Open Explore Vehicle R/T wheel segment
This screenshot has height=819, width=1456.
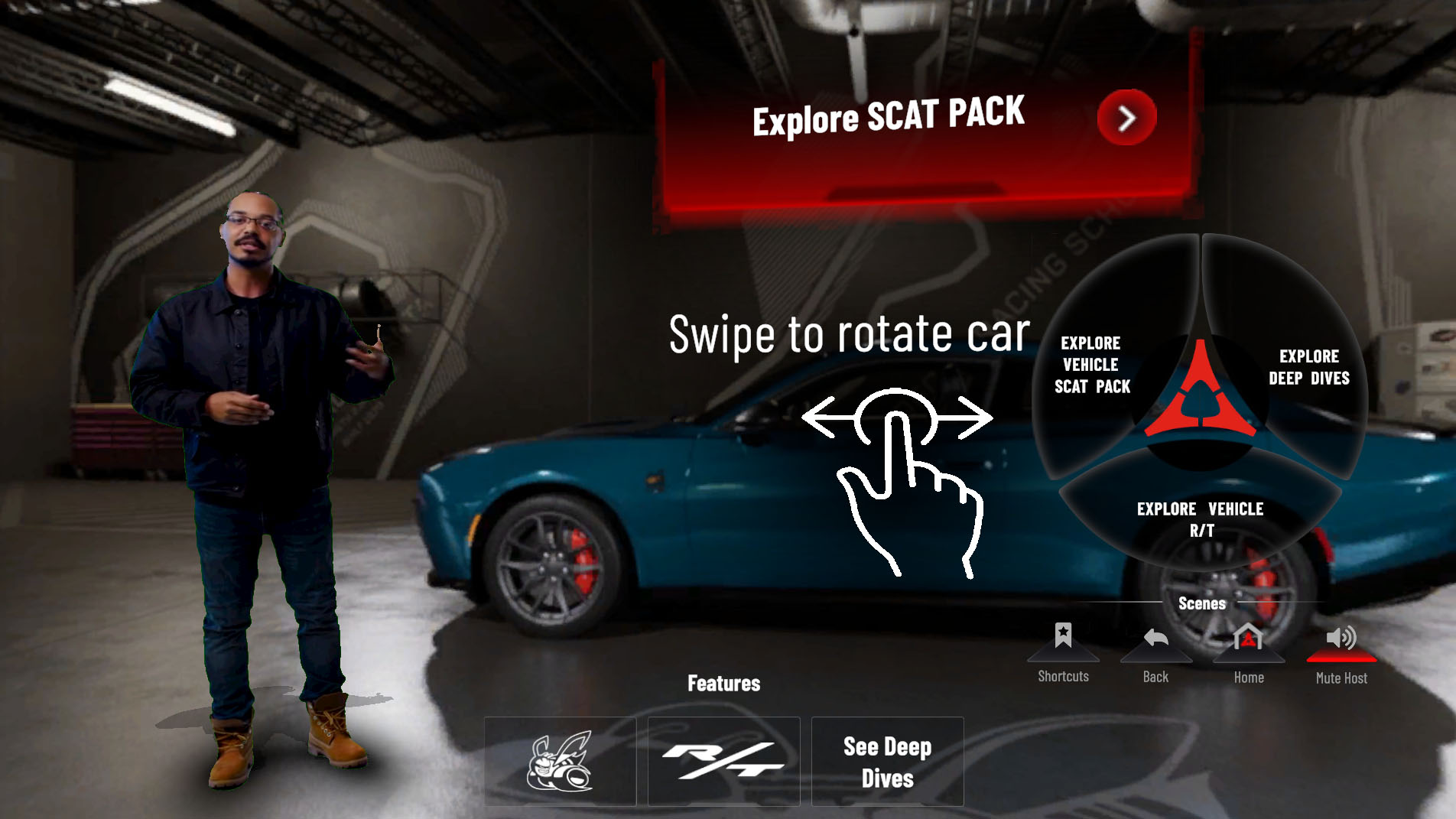pos(1200,519)
